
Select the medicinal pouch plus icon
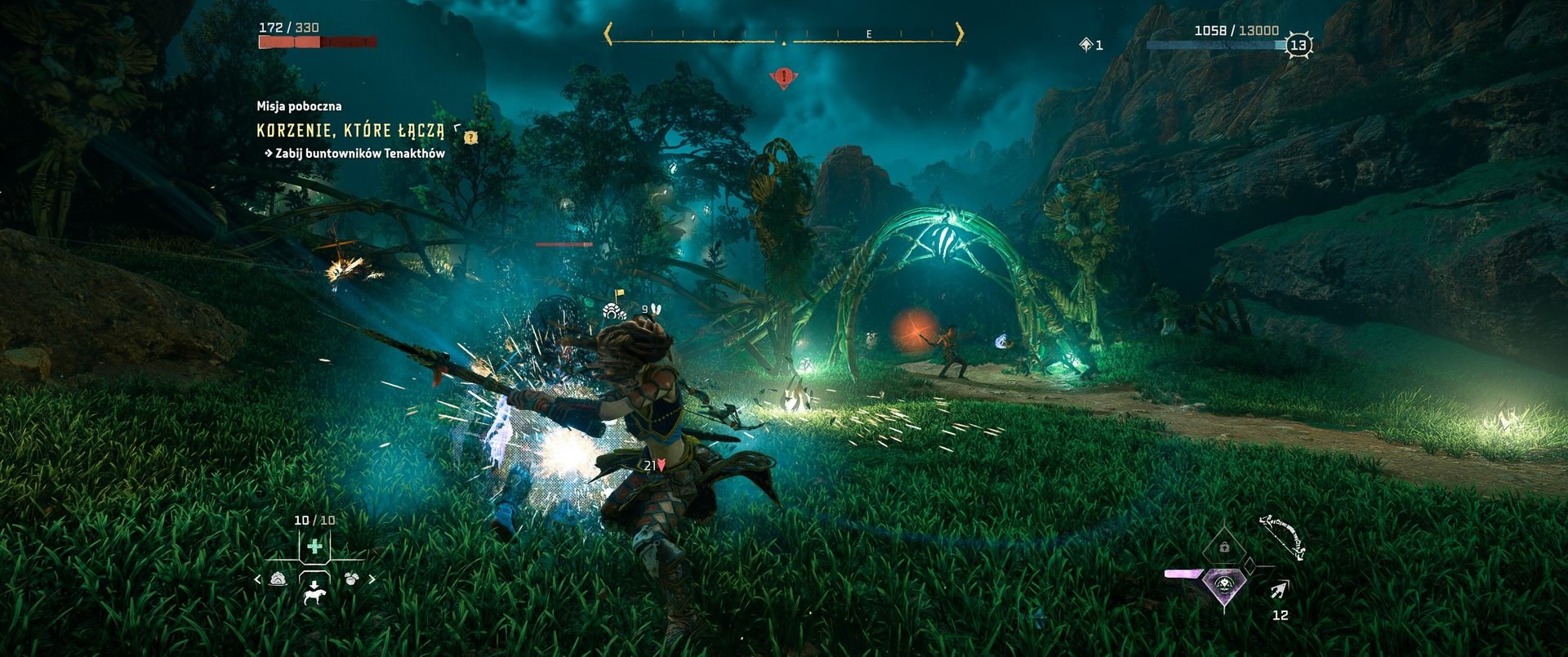[314, 546]
